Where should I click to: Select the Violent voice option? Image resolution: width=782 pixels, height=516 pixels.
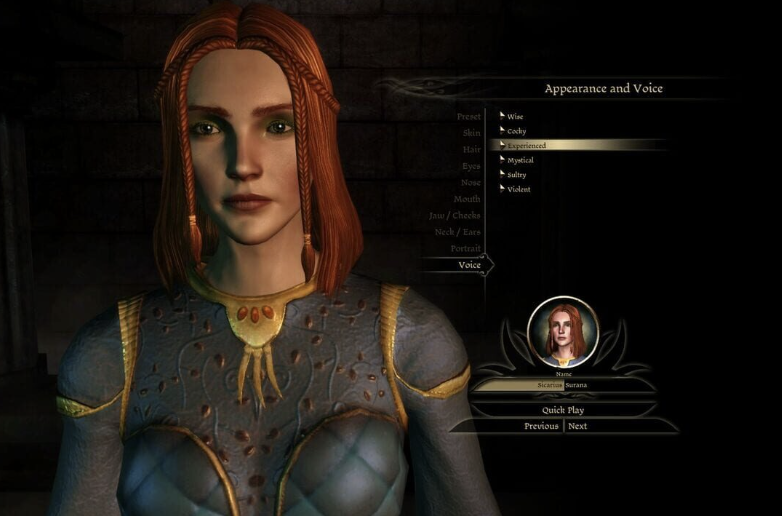(x=518, y=189)
